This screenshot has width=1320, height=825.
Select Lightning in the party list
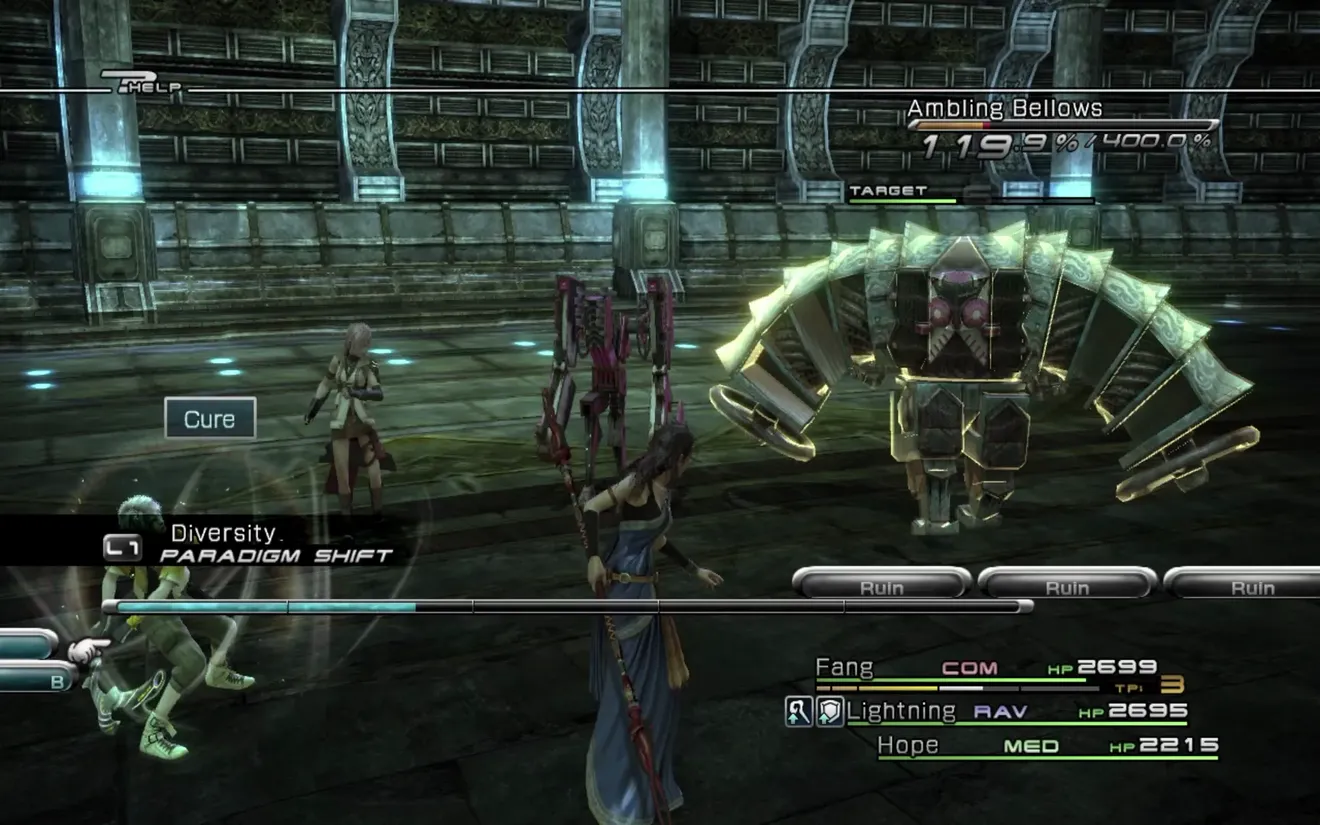pyautogui.click(x=900, y=711)
